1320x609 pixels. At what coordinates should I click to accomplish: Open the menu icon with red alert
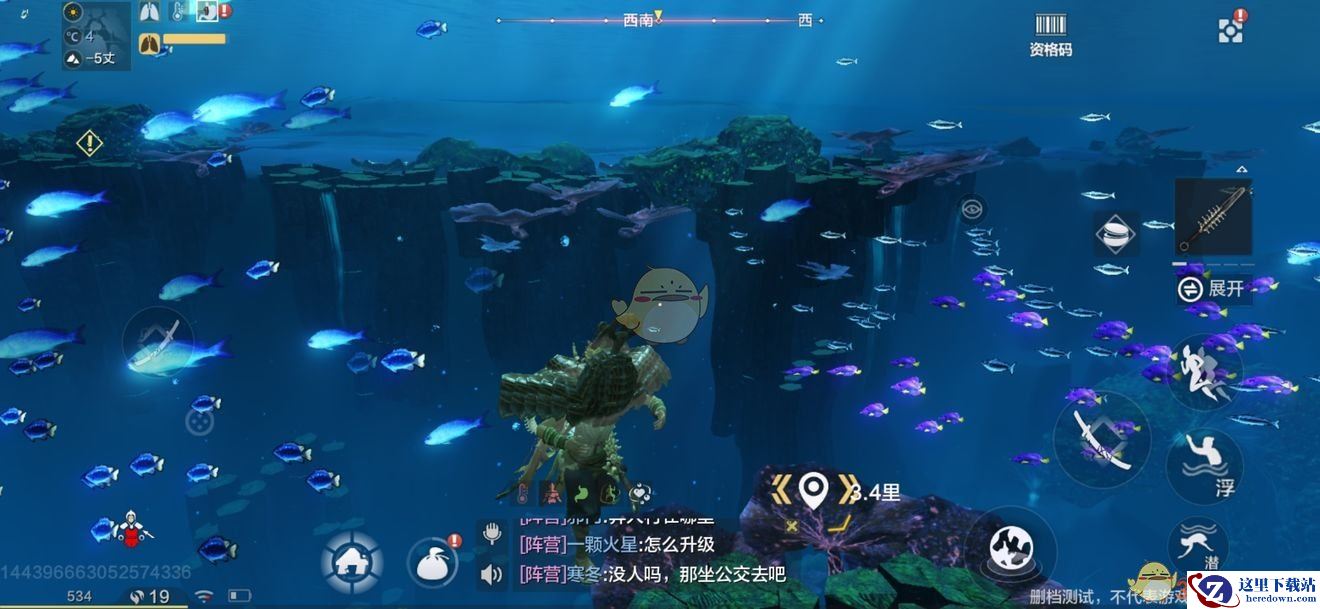coord(1231,29)
